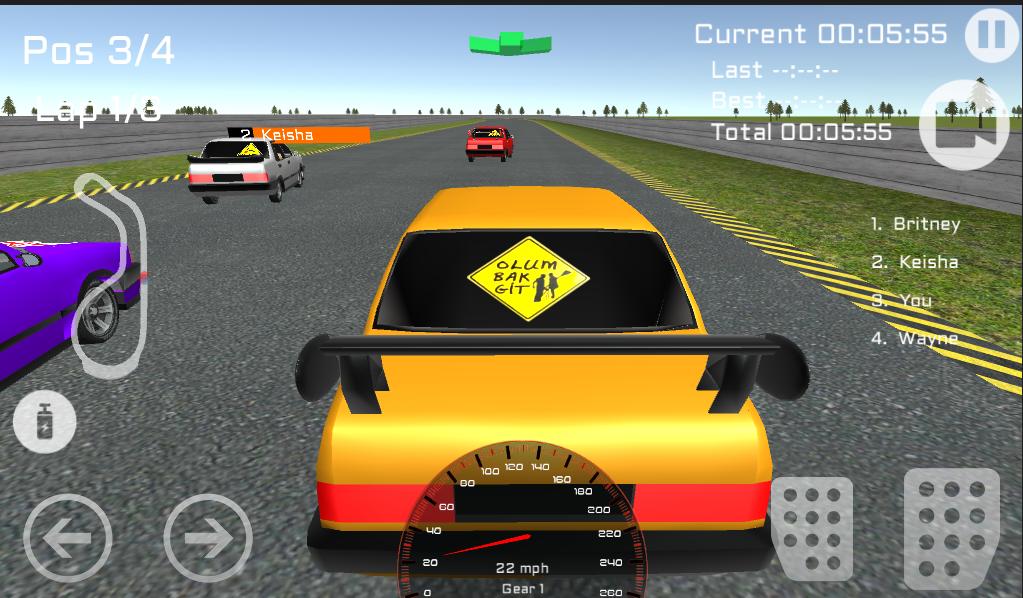The image size is (1023, 598).
Task: Switch the camera view
Action: point(964,125)
